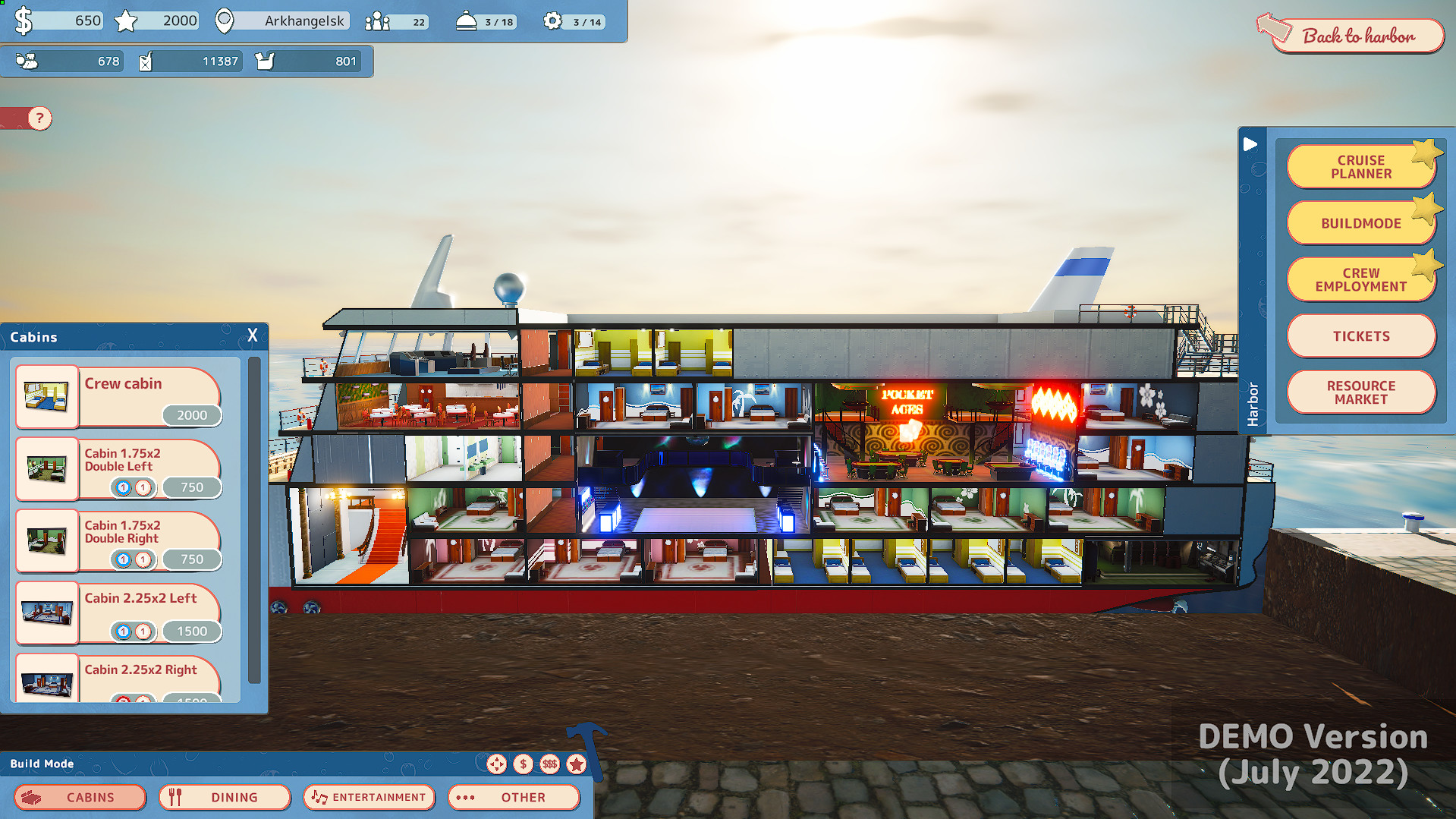
Task: Click the star rating icon in Build Mode bar
Action: [x=578, y=764]
